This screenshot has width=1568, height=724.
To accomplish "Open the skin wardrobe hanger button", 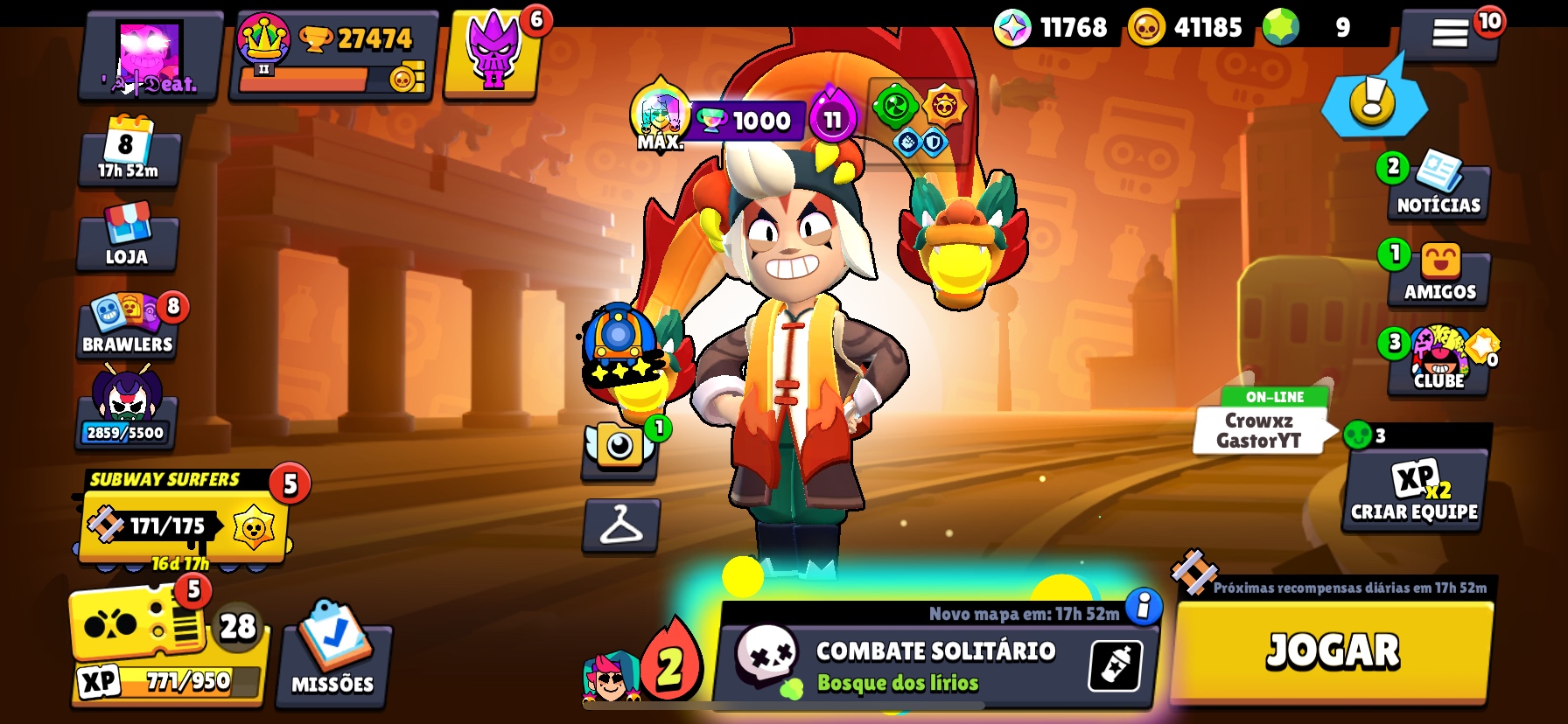I will [x=621, y=526].
